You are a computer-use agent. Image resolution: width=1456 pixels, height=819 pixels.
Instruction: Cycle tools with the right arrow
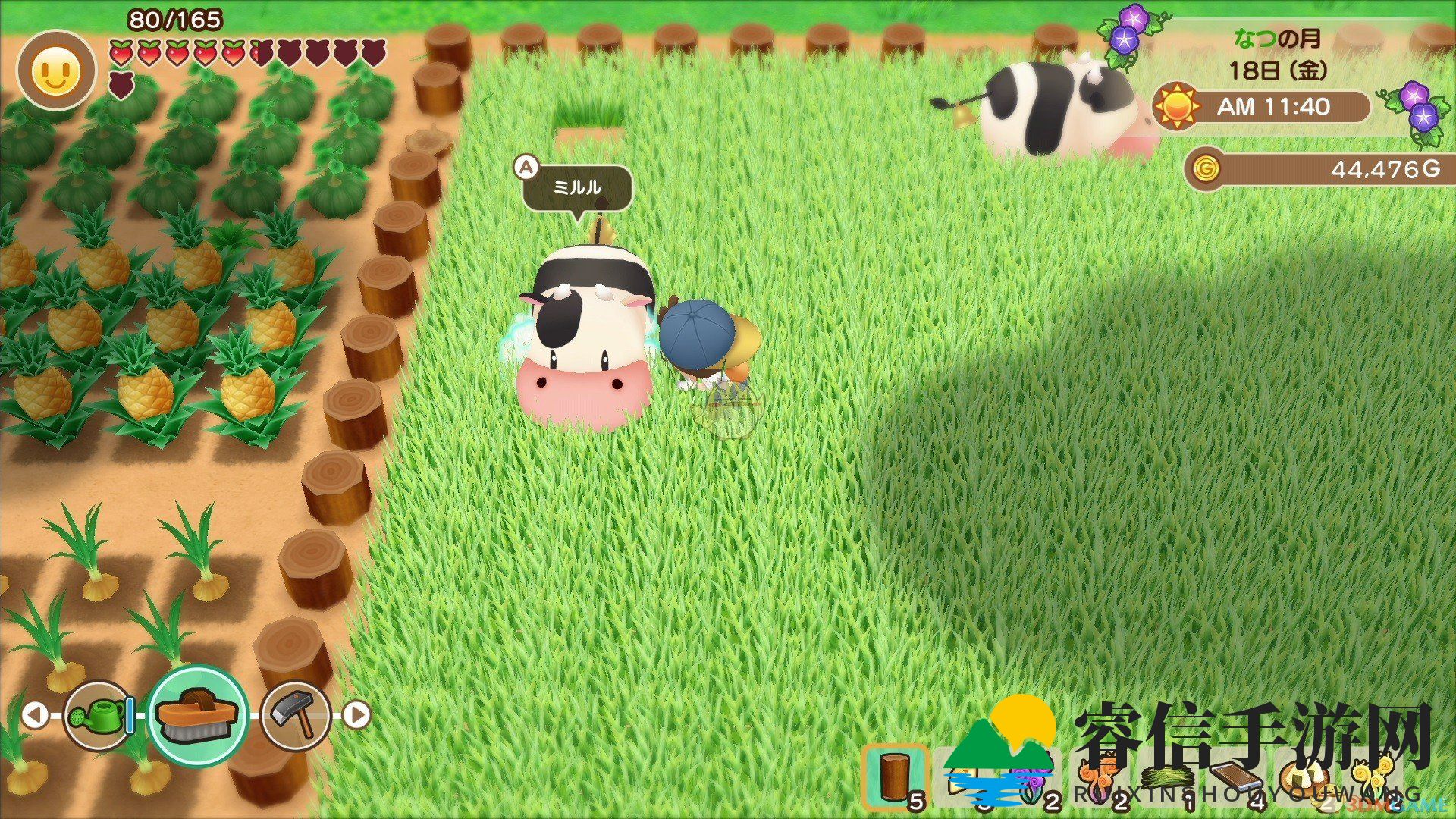[357, 714]
